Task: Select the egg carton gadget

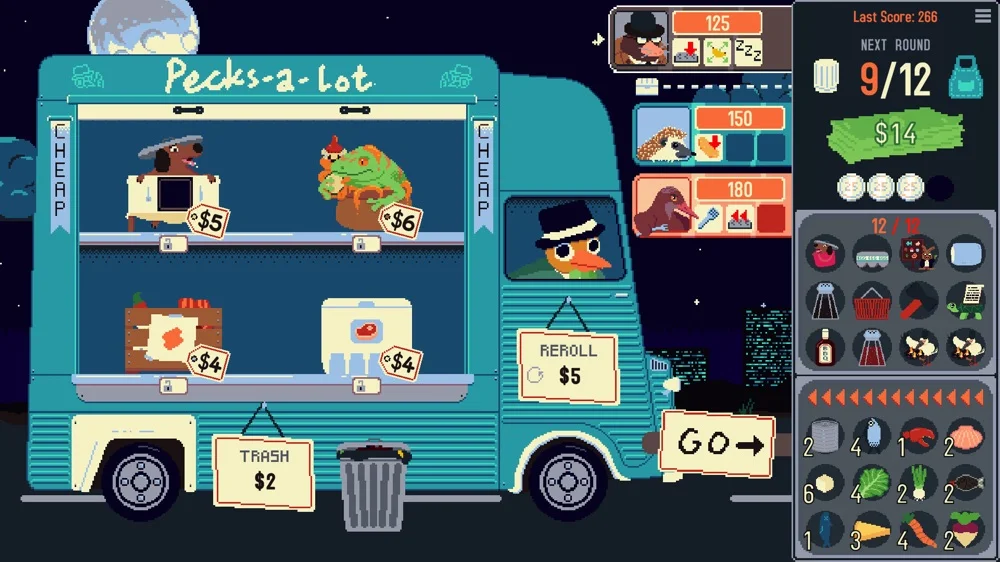Action: (x=872, y=253)
